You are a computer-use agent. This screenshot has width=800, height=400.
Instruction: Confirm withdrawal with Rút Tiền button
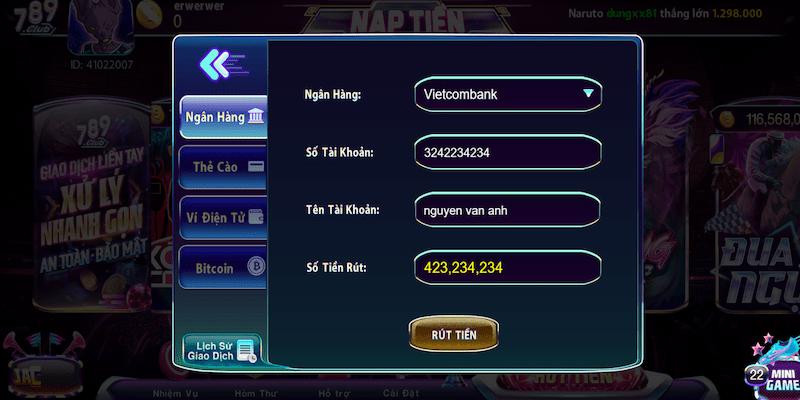(455, 334)
